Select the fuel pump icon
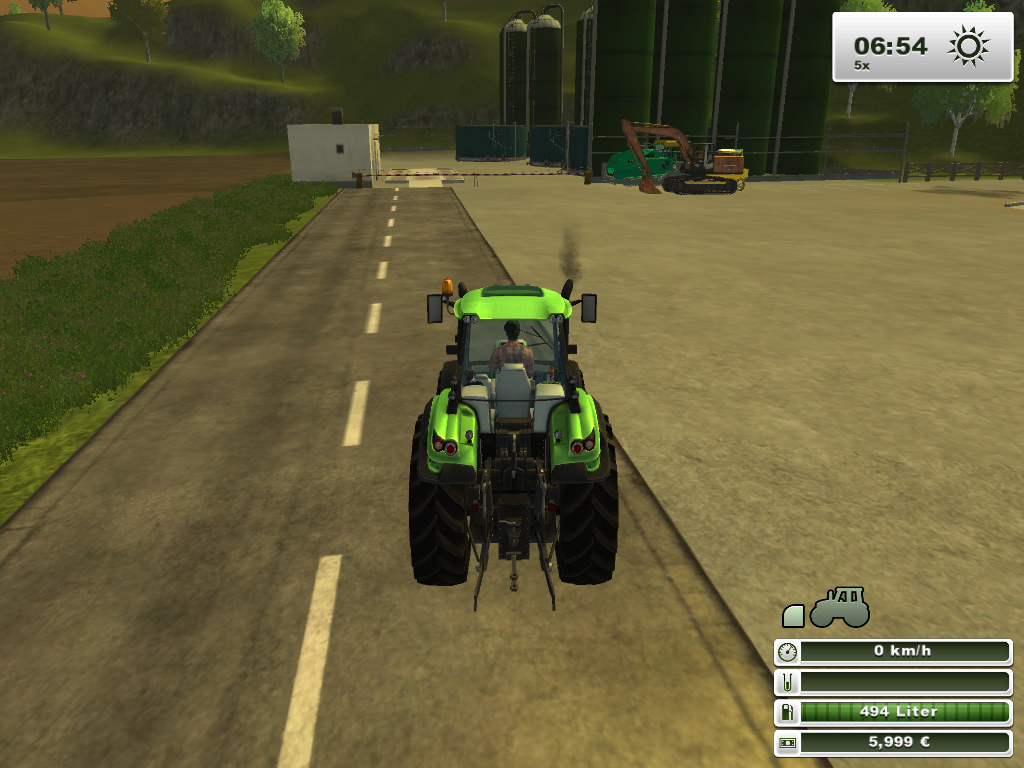 click(x=788, y=712)
